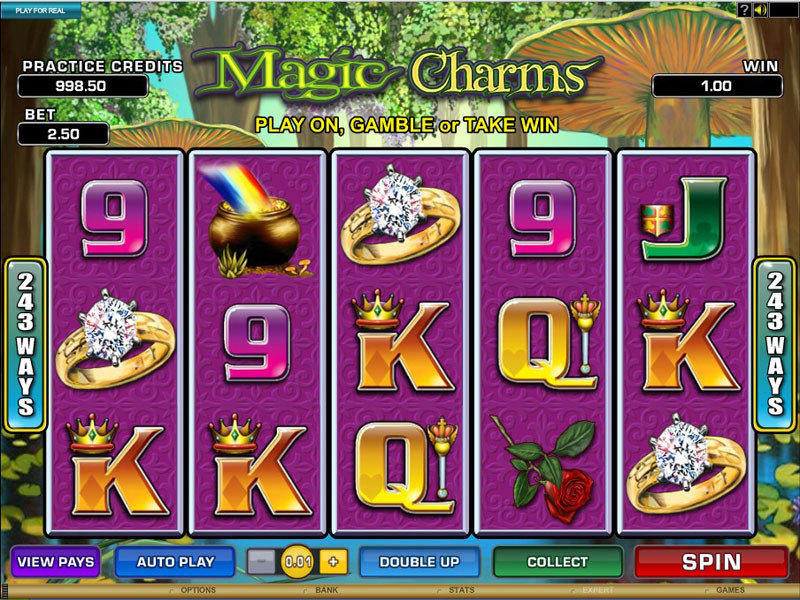Gamble the win with Double Up

click(x=420, y=561)
